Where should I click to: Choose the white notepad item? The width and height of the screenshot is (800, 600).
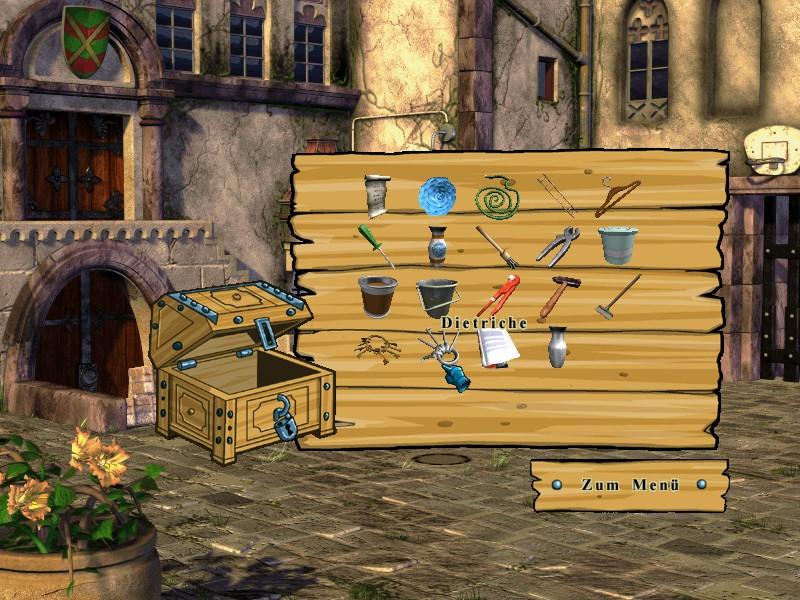pyautogui.click(x=497, y=347)
